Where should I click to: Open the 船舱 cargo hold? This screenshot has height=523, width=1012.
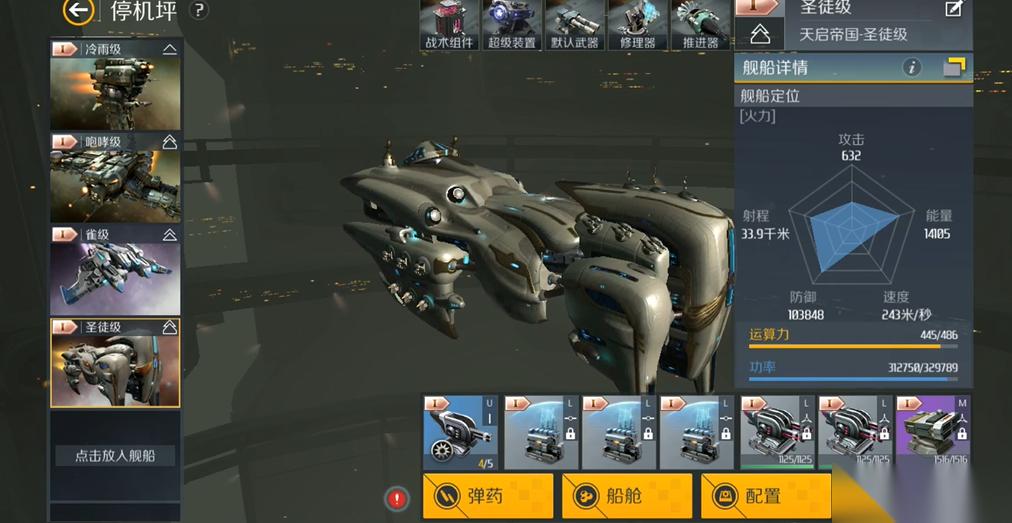(x=626, y=495)
